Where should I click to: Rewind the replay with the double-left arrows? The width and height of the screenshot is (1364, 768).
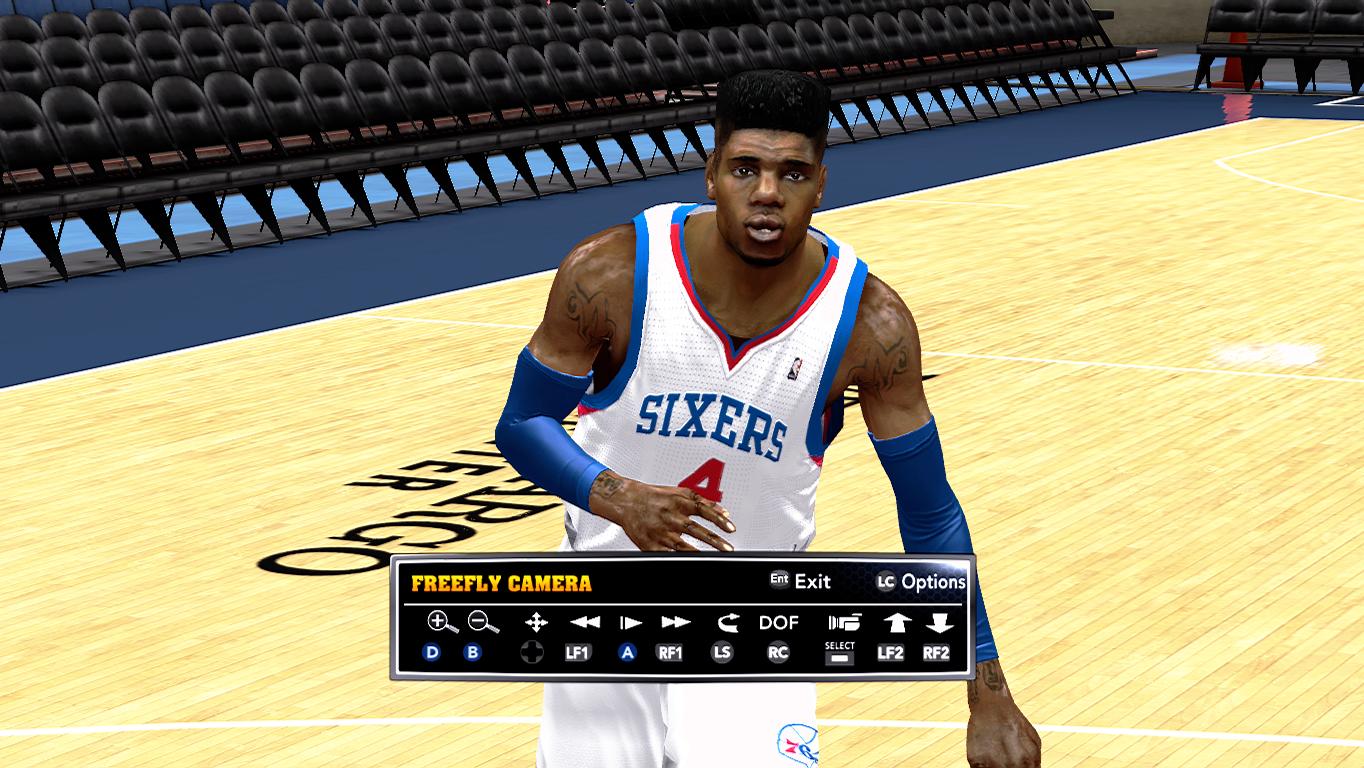(585, 622)
